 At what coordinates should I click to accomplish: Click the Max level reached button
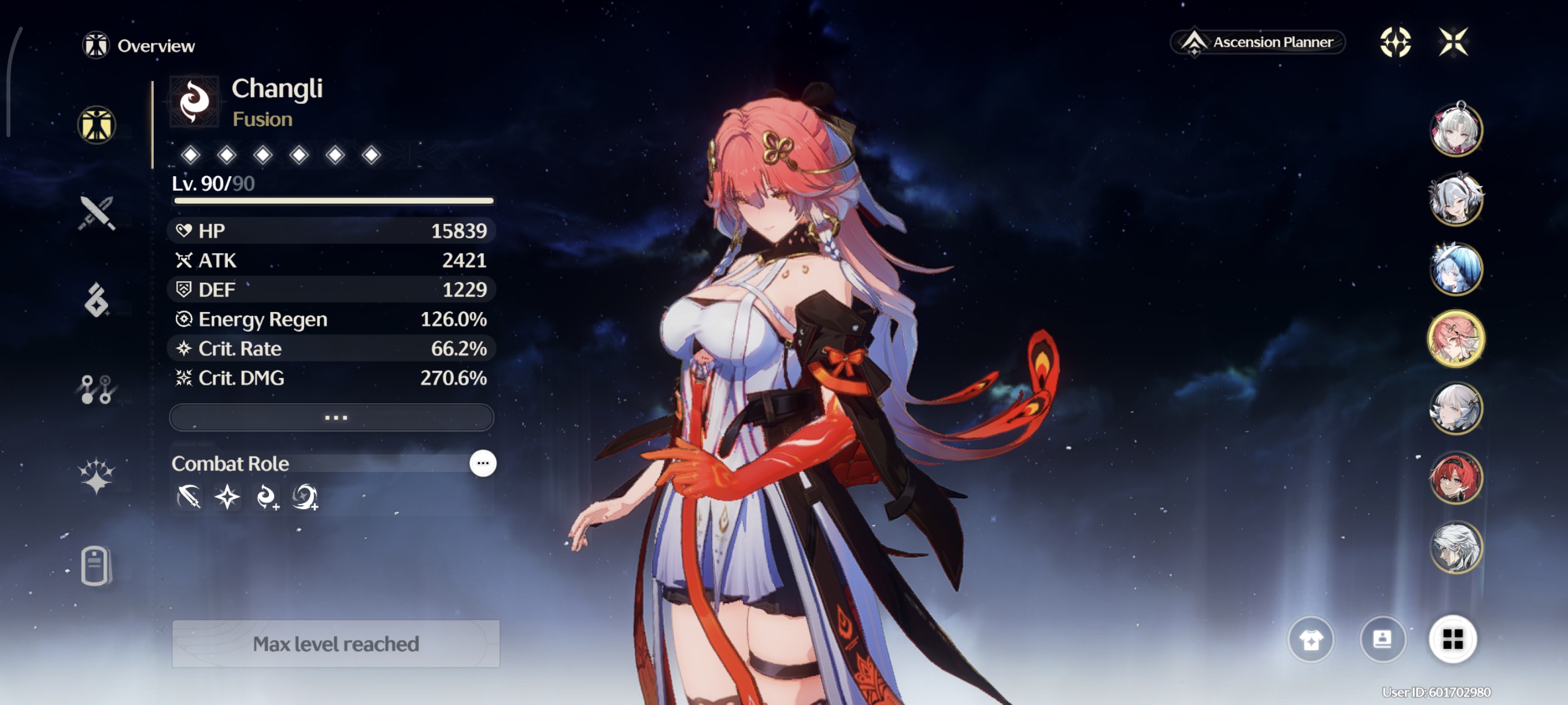tap(336, 644)
